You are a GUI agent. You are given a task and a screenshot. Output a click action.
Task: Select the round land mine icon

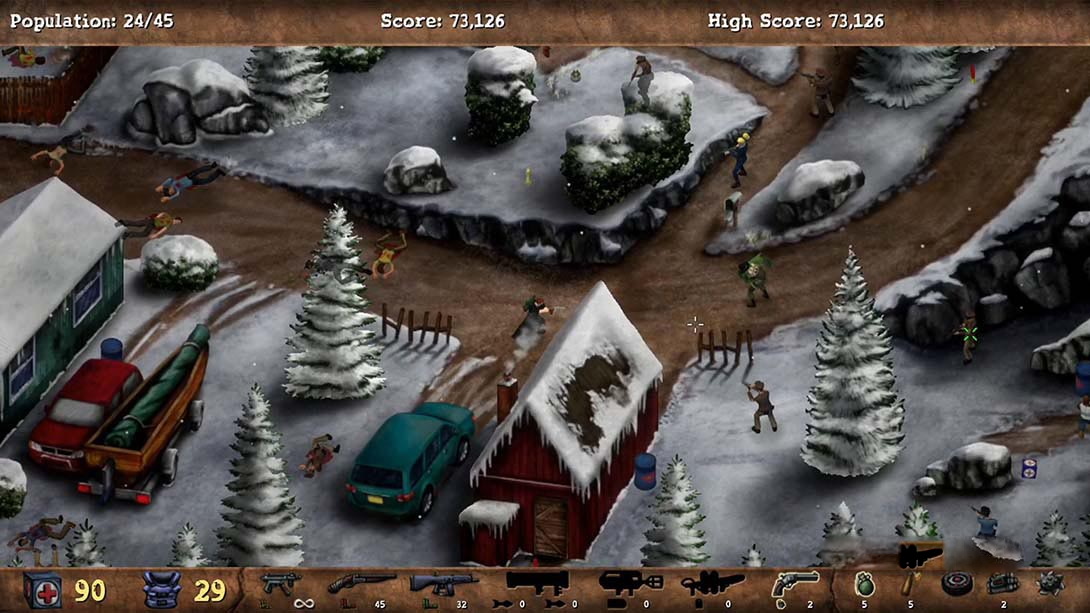click(x=957, y=583)
